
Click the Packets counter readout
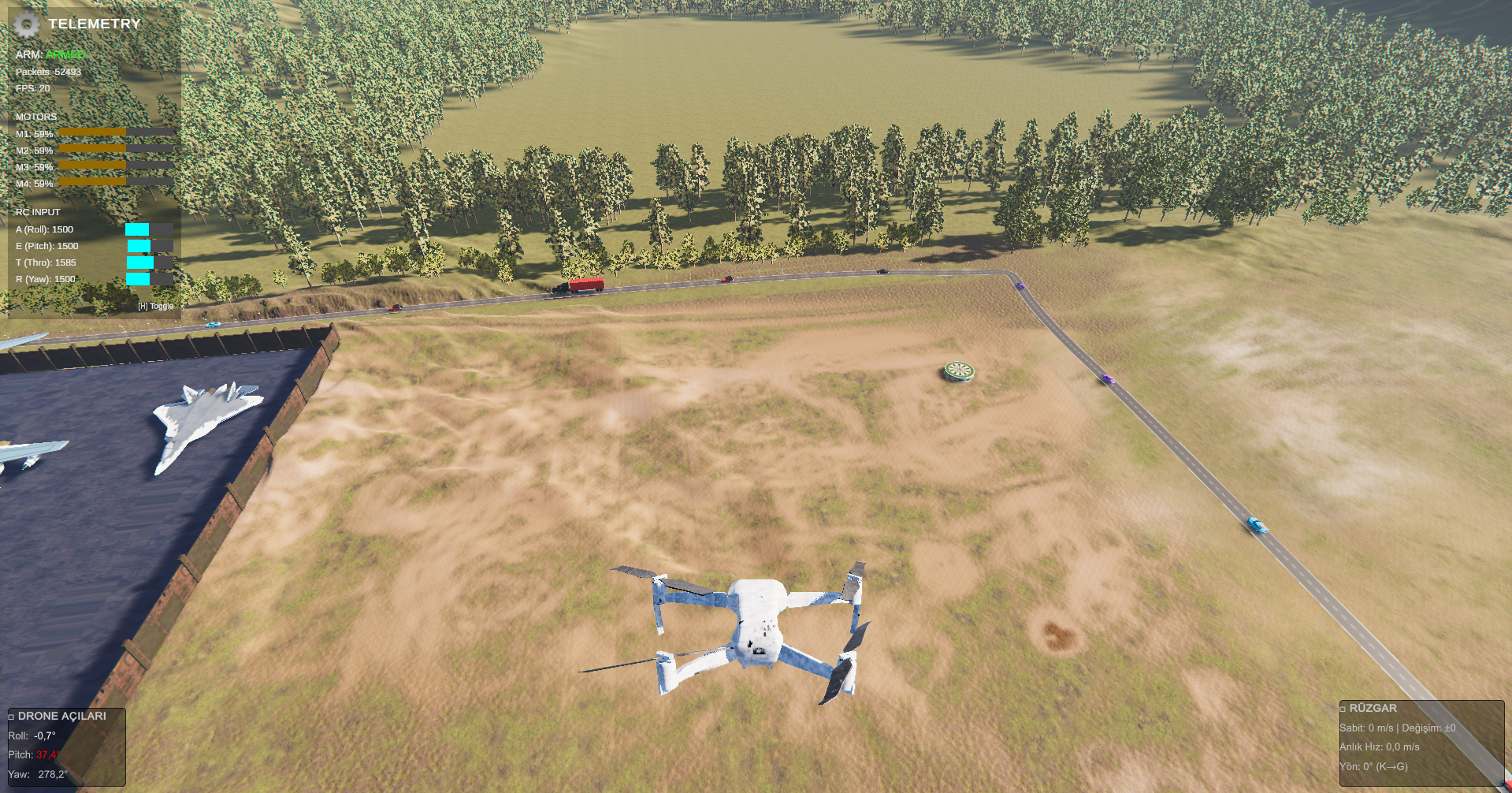47,71
